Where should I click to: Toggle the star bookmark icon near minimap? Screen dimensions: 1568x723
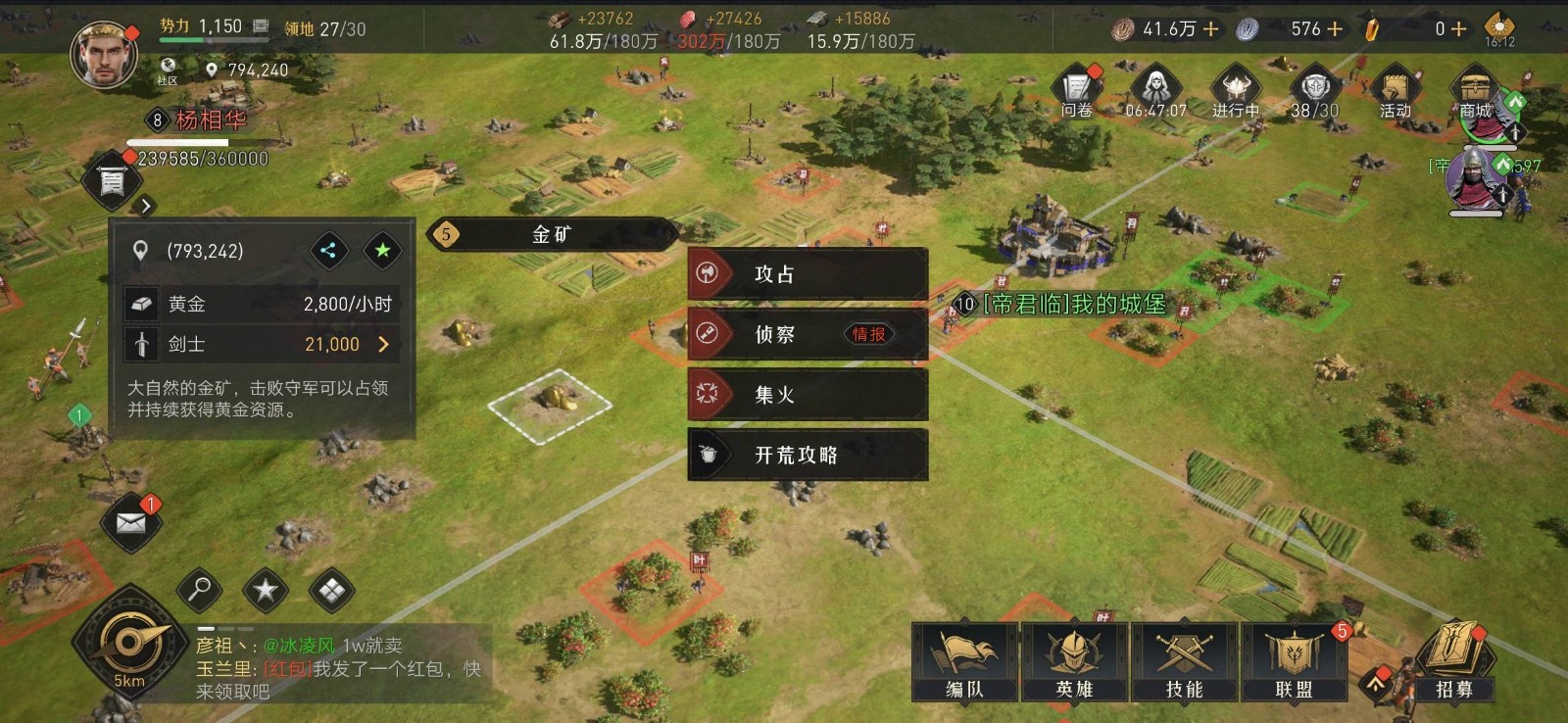(x=265, y=591)
